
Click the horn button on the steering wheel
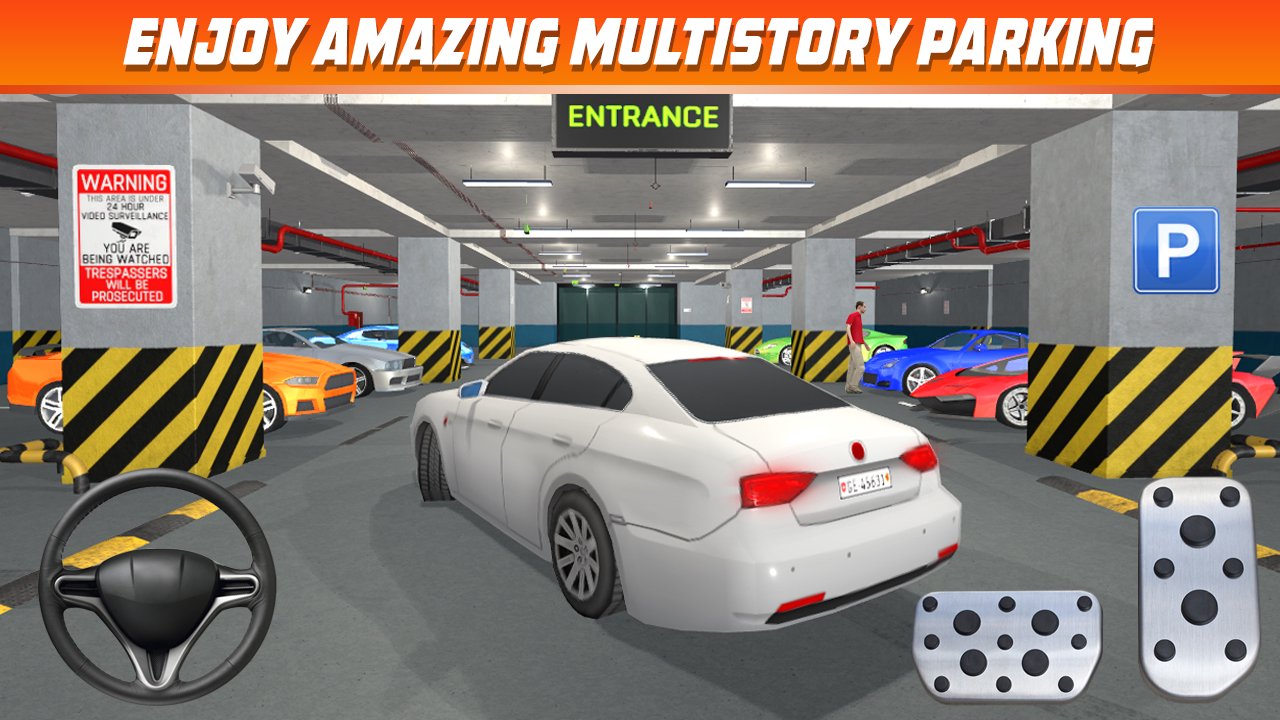pyautogui.click(x=155, y=590)
